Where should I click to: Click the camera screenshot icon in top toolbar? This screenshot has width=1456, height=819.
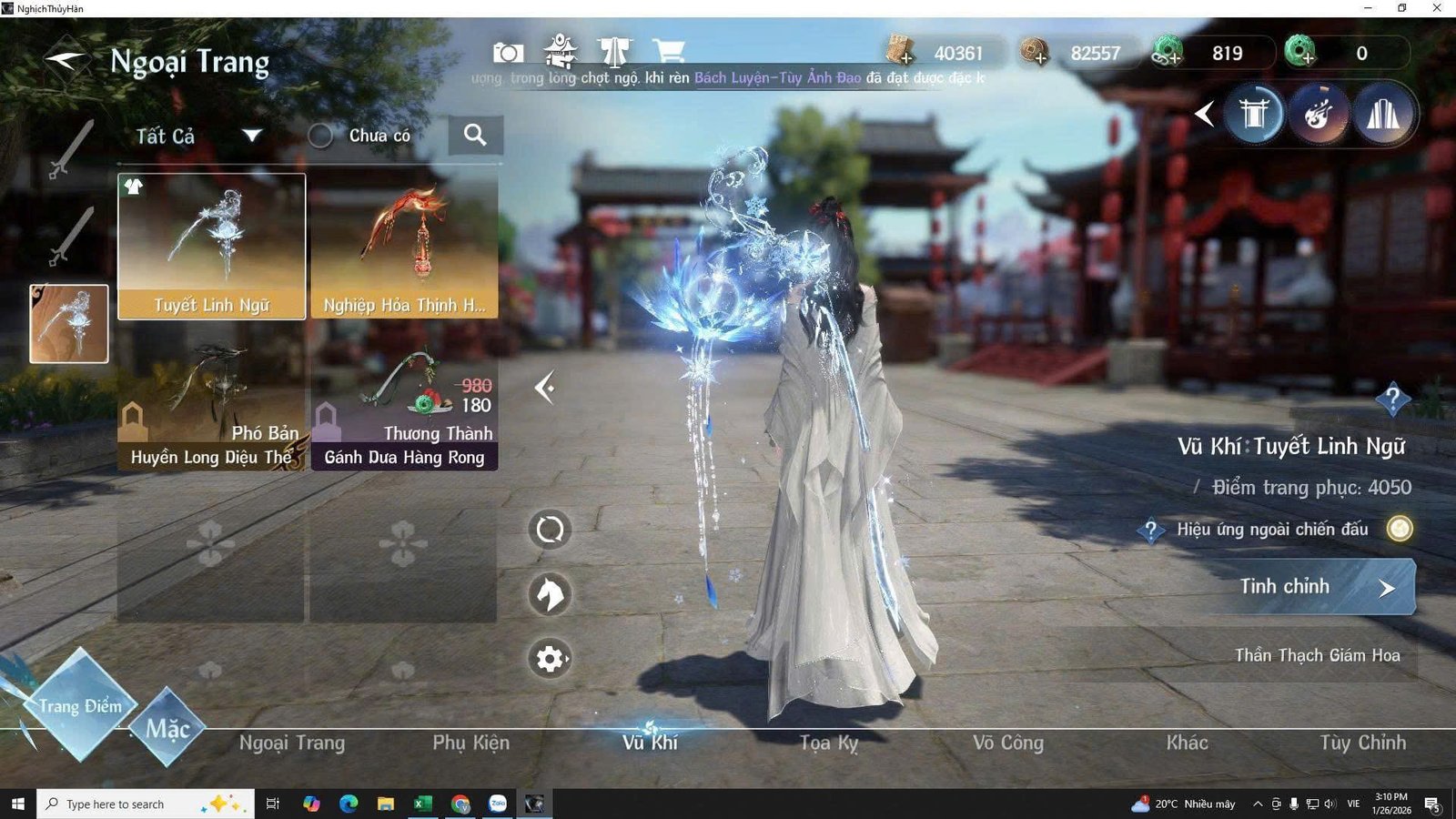pyautogui.click(x=507, y=52)
